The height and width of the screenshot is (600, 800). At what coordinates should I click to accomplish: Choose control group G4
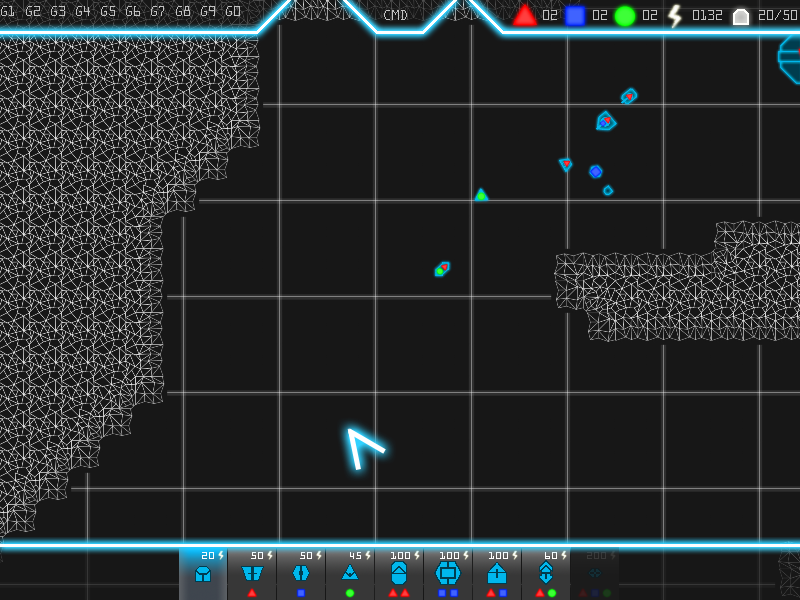click(x=83, y=12)
